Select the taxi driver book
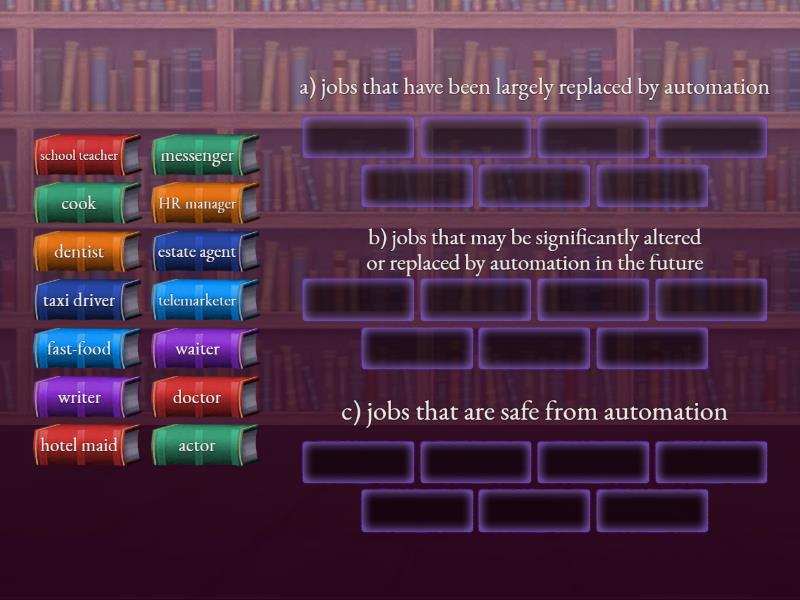The height and width of the screenshot is (600, 800). 80,300
